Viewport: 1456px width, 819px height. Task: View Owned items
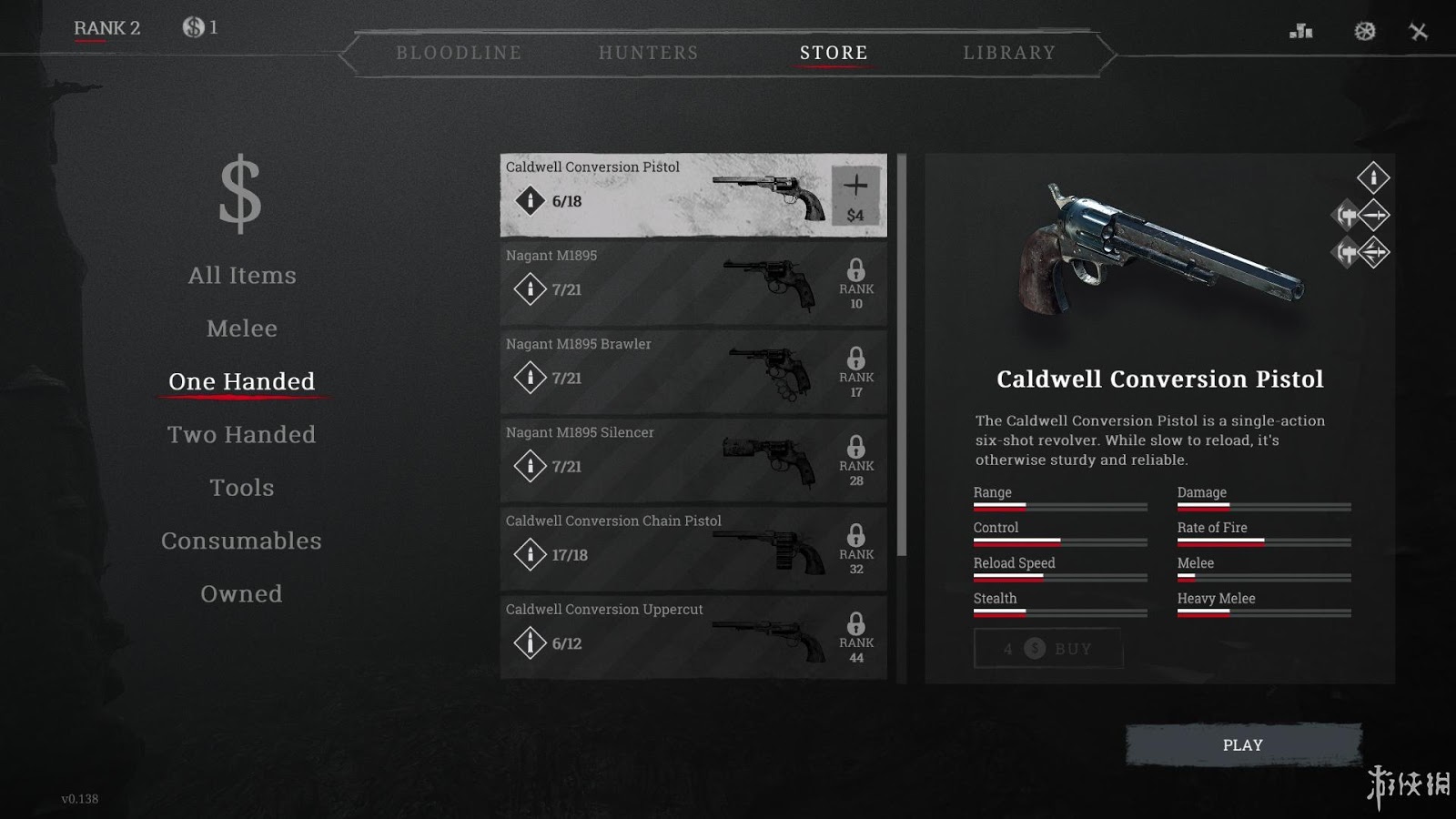(x=242, y=594)
